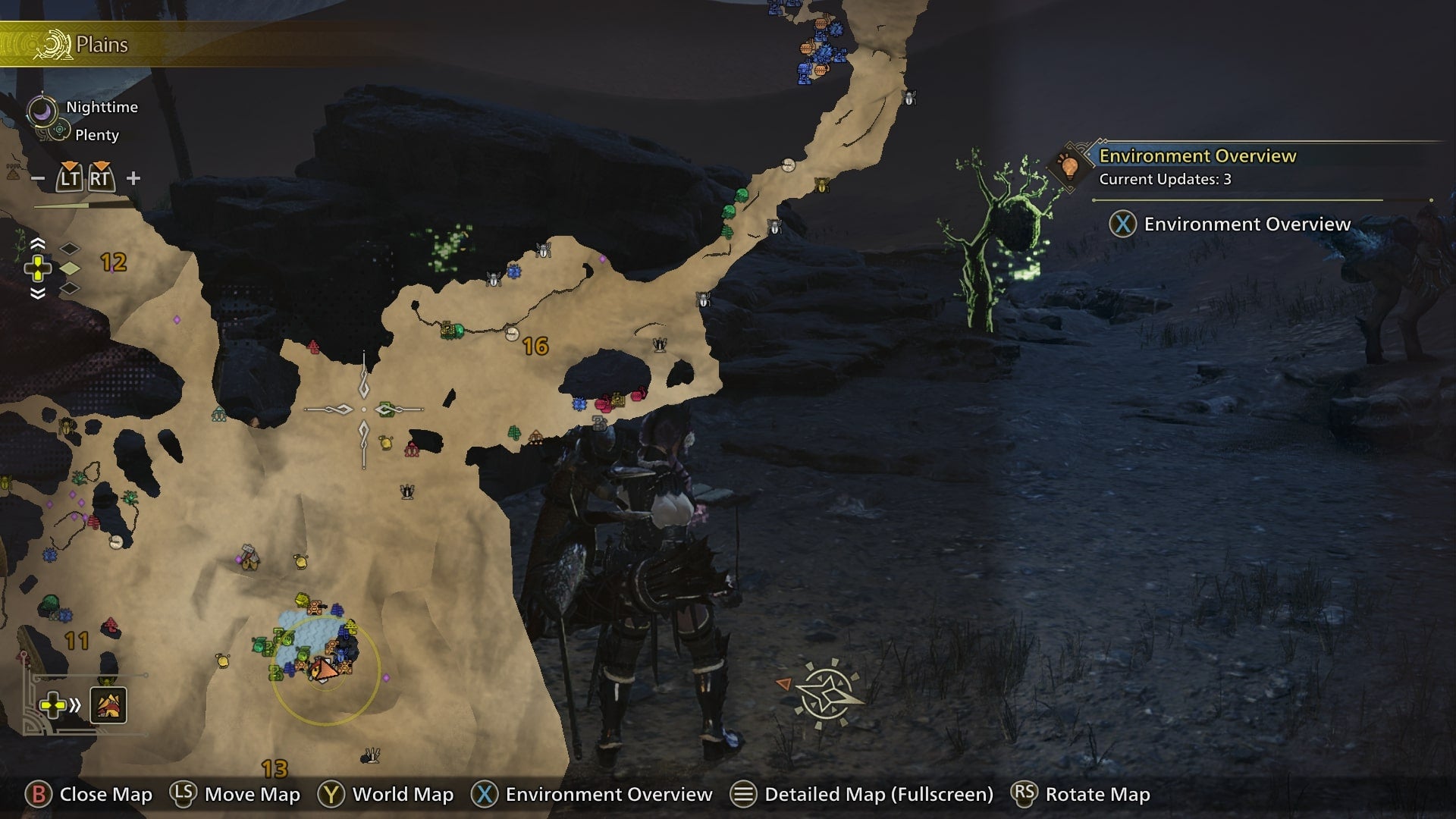Click the Nighttime moon indicator icon

point(42,111)
